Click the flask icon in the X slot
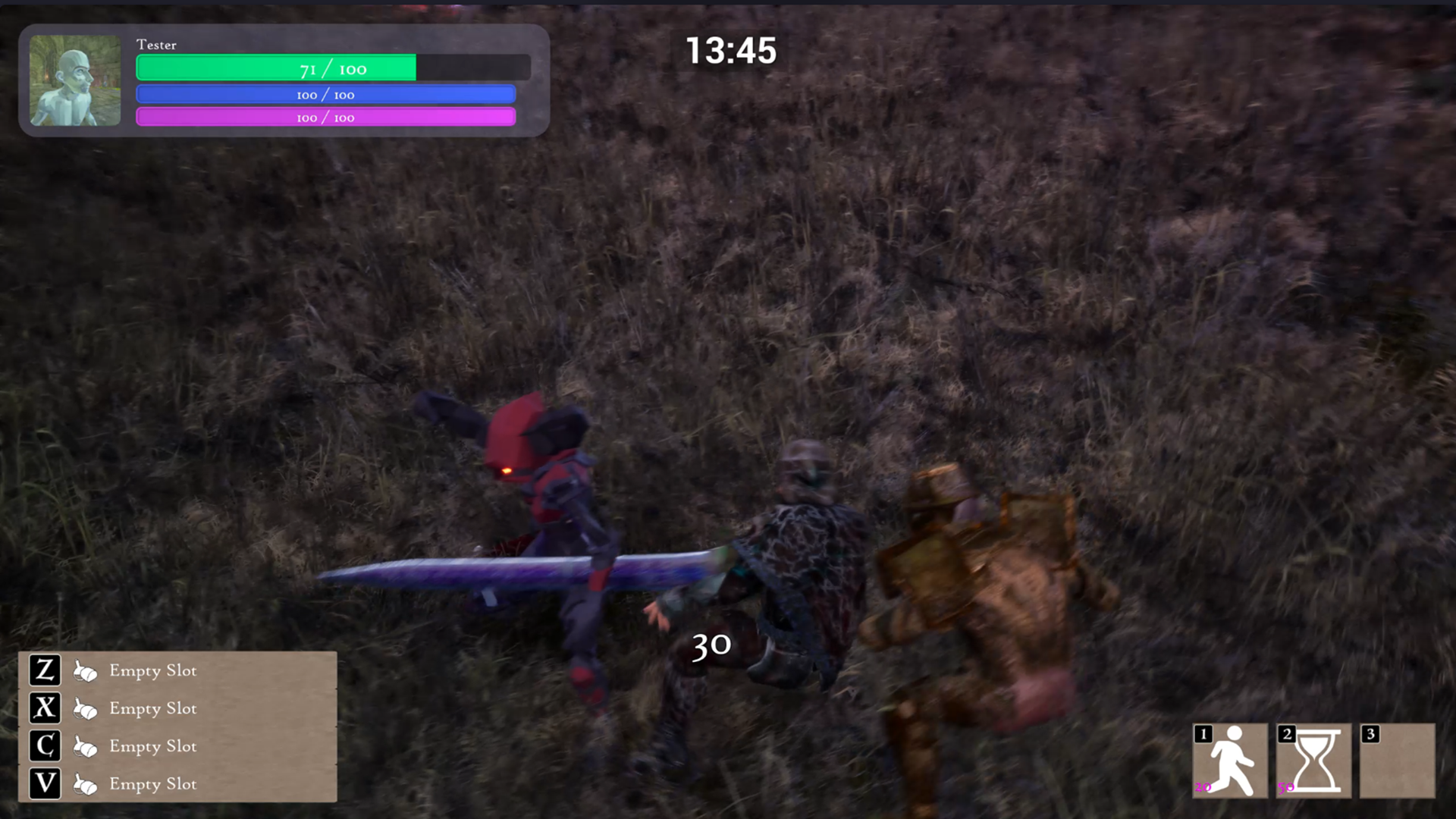Image resolution: width=1456 pixels, height=819 pixels. (85, 709)
